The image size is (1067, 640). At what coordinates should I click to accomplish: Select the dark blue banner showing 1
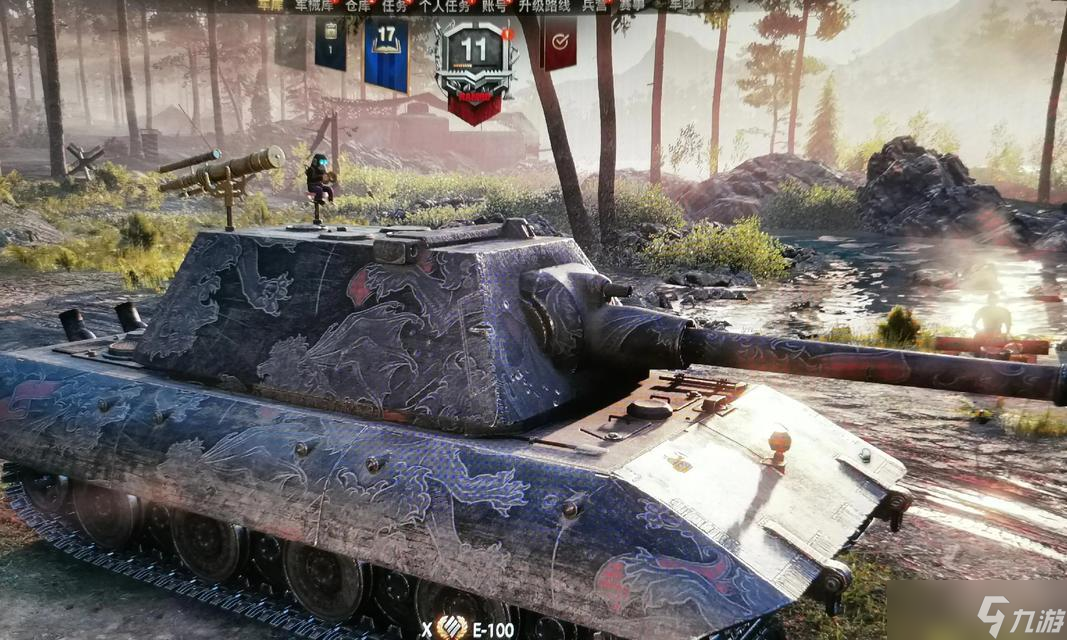coord(330,43)
